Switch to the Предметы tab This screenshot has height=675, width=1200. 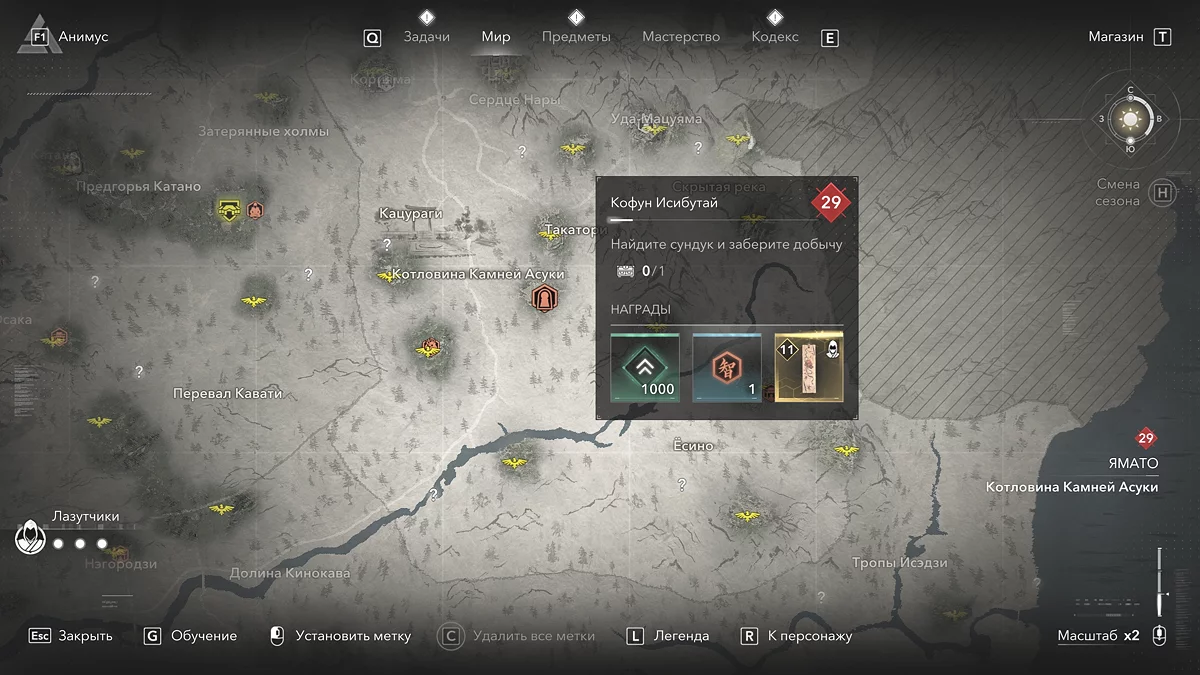576,37
